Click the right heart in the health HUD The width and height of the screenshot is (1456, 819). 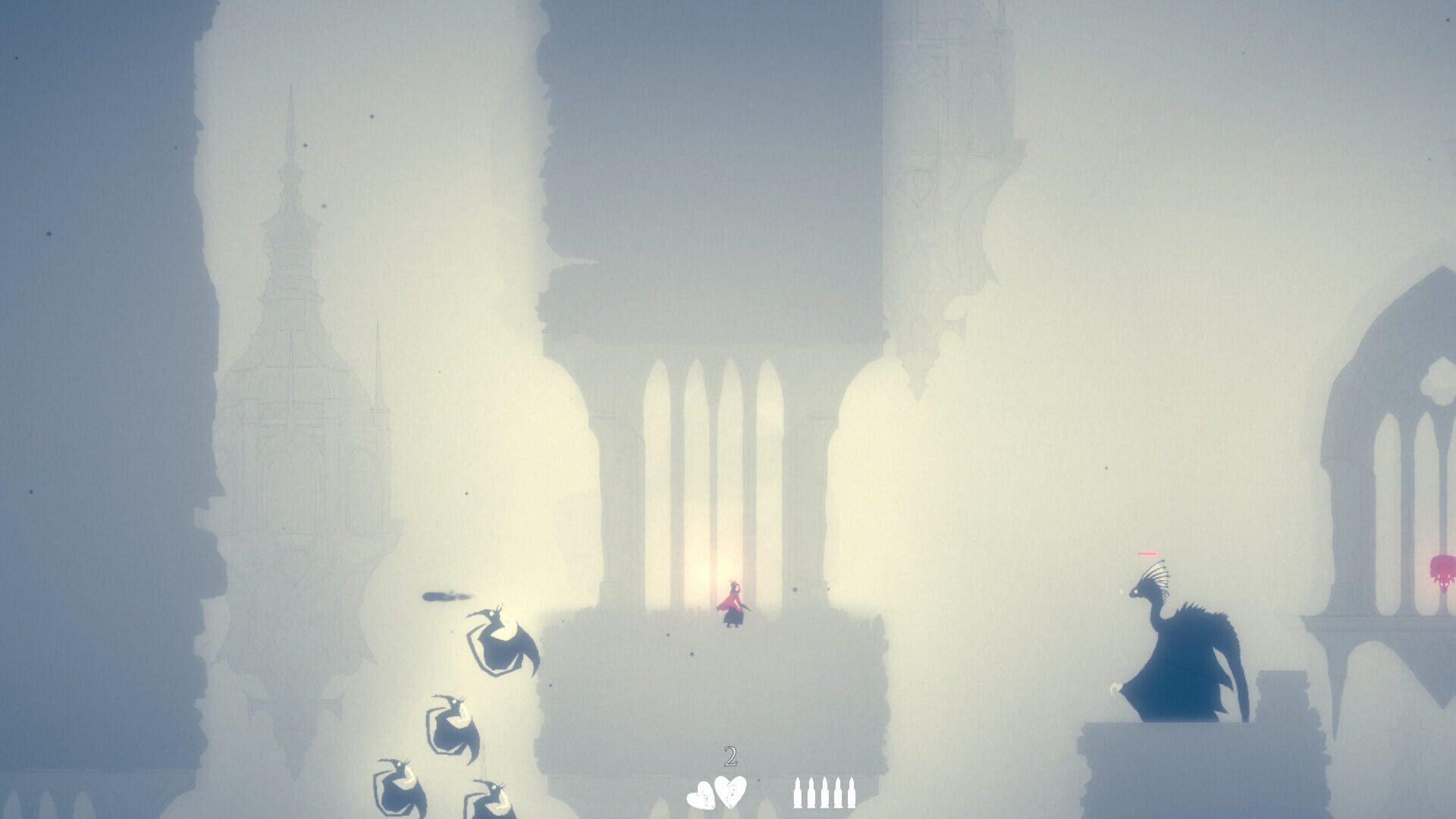coord(730,791)
